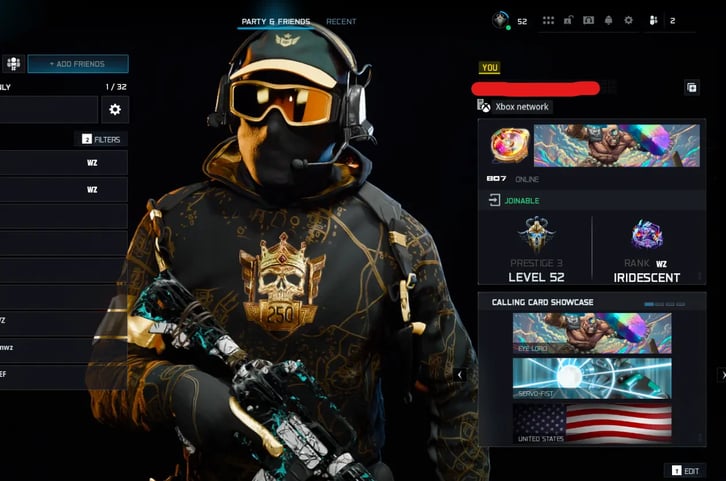Open the groups icon beside Add Friends
The height and width of the screenshot is (481, 726).
pyautogui.click(x=13, y=64)
